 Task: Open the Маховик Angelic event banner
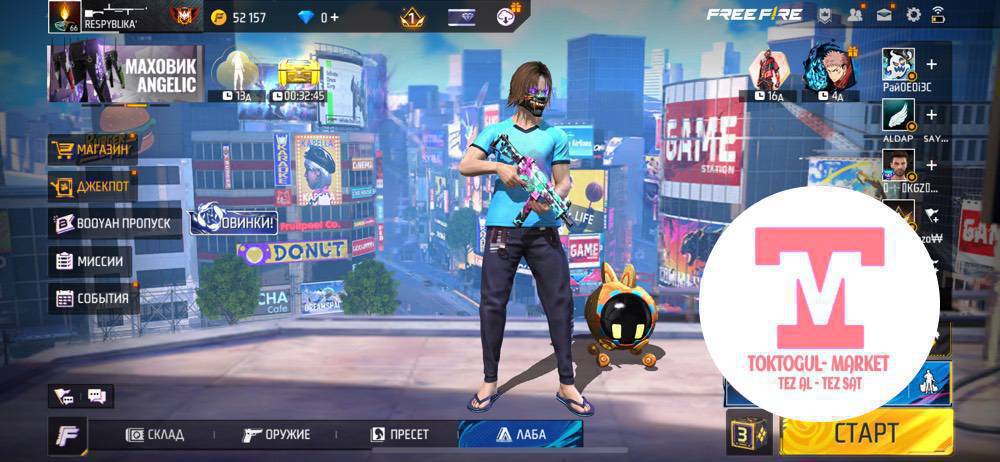click(125, 74)
